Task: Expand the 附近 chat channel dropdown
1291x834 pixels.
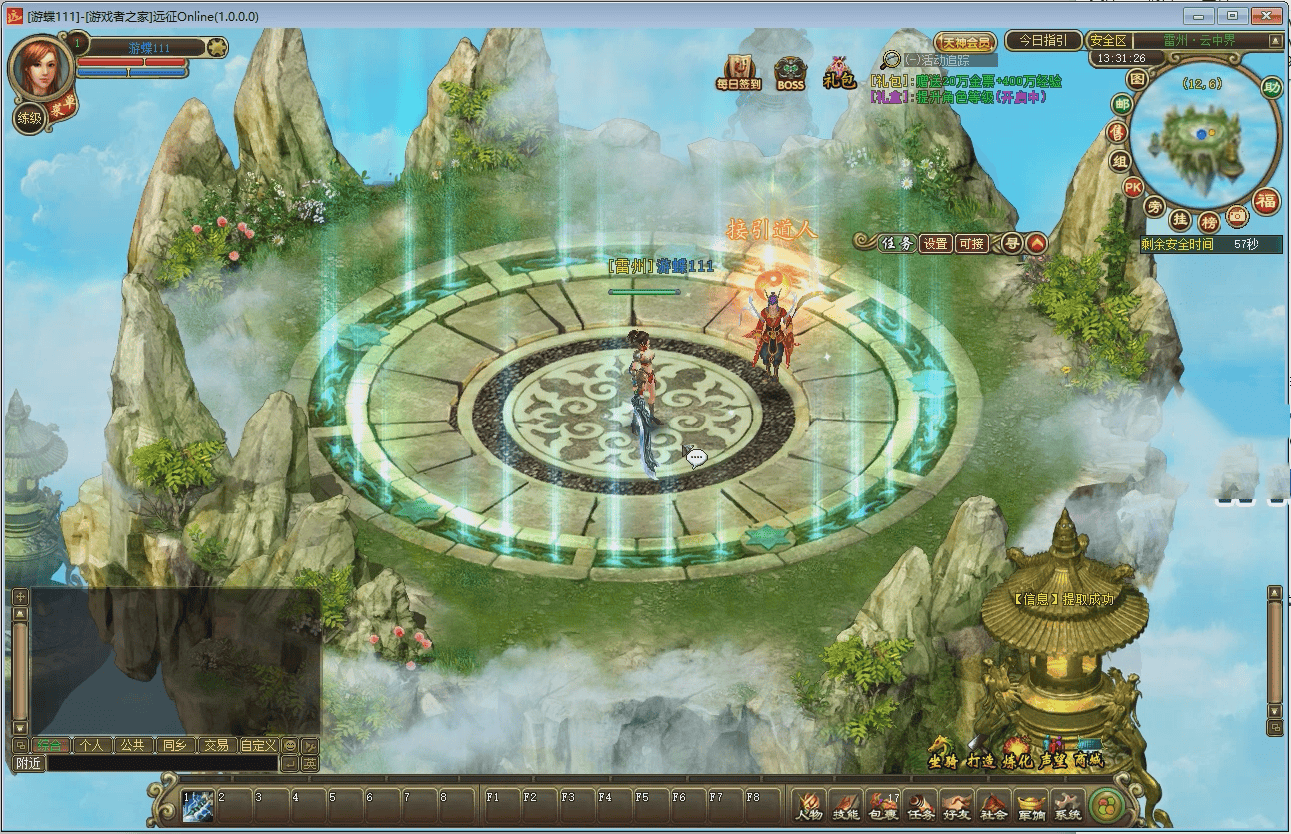Action: pos(28,764)
